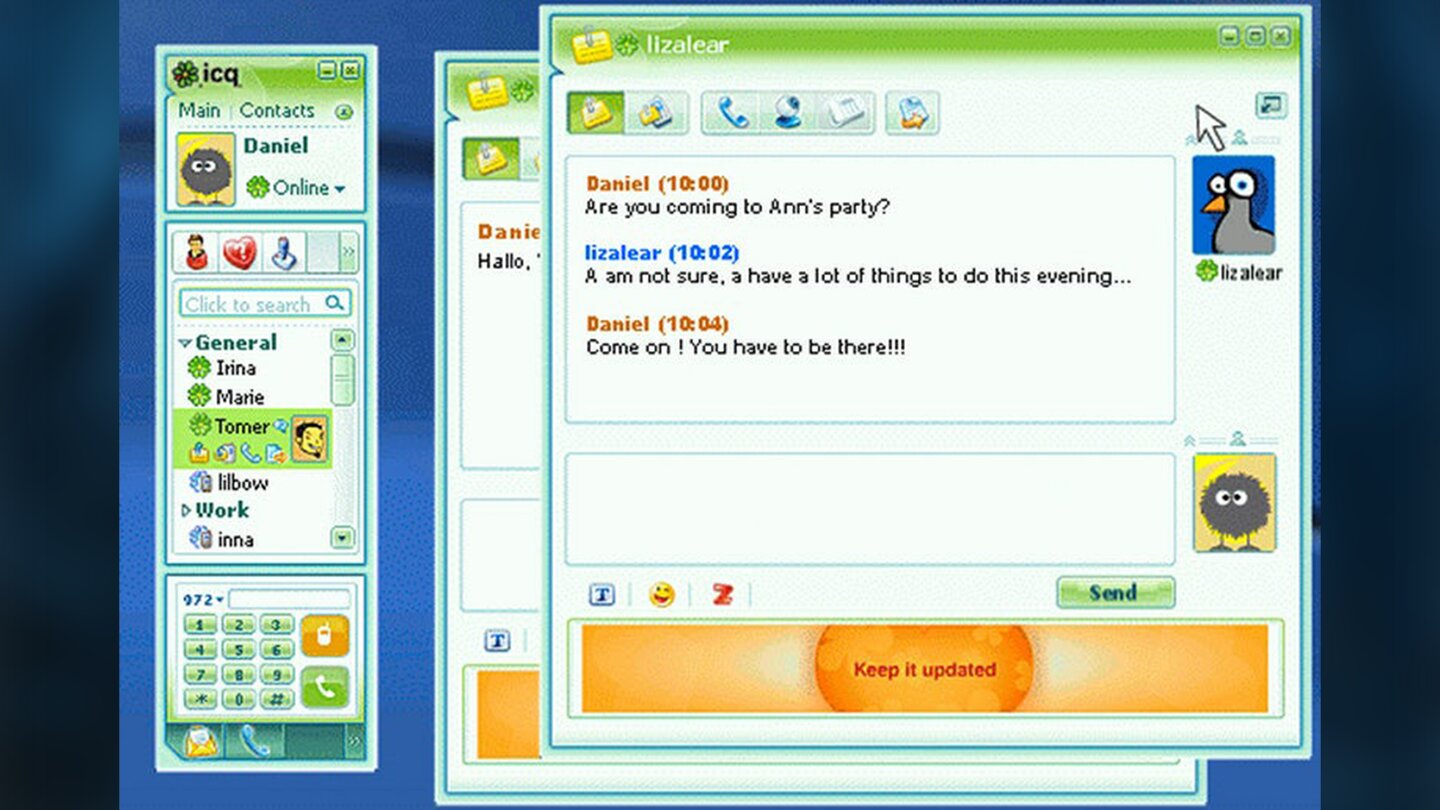The width and height of the screenshot is (1440, 810).
Task: Expand the Work contacts group
Action: coord(186,510)
